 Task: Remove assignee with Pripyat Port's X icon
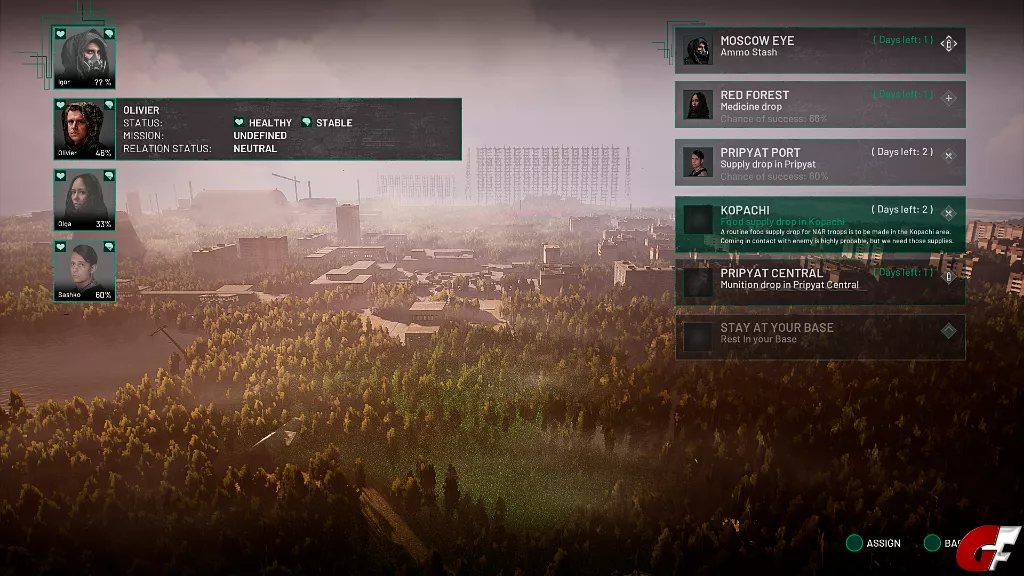[949, 156]
